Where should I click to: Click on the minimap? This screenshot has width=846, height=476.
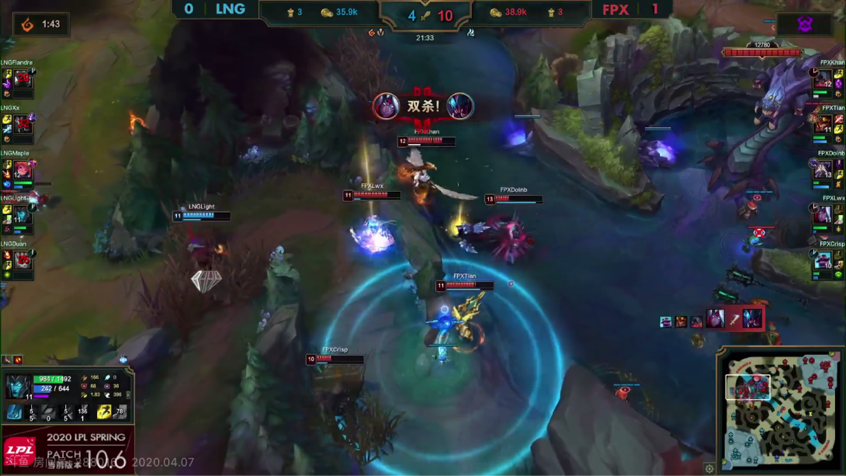click(x=779, y=409)
